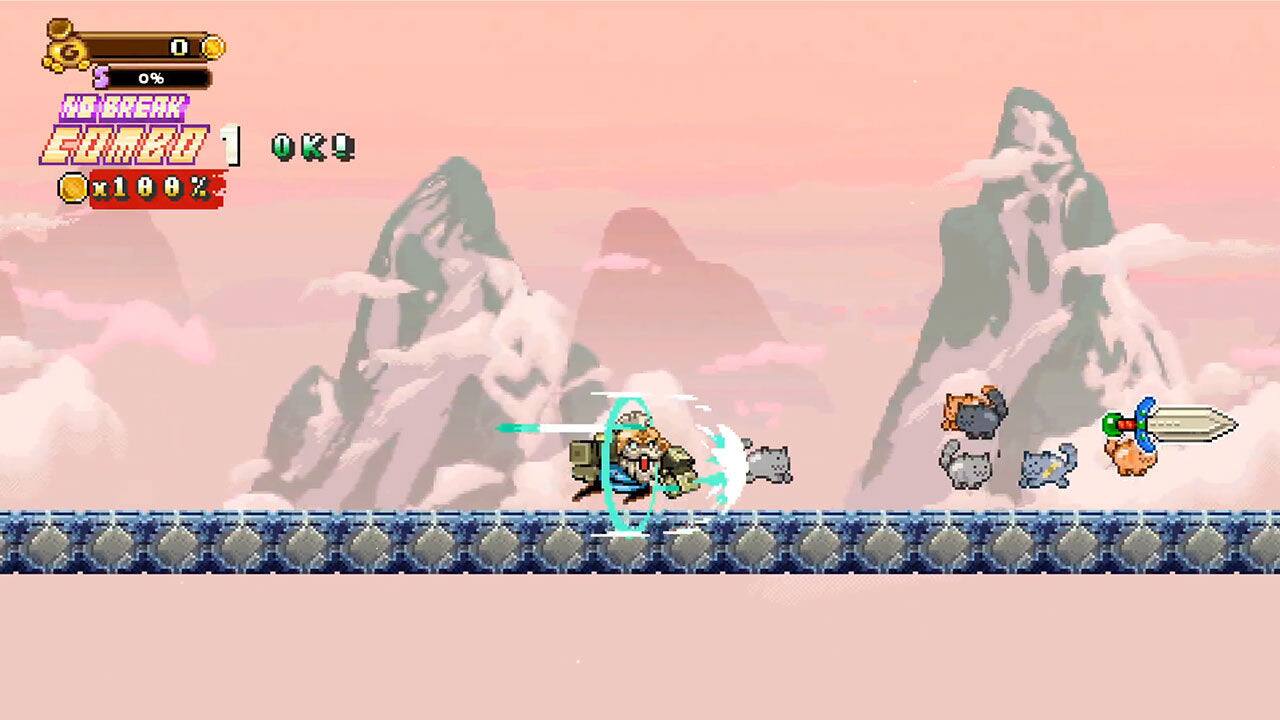Select the giant sword power-up
Screen dimensions: 1280x720
(x=1180, y=423)
